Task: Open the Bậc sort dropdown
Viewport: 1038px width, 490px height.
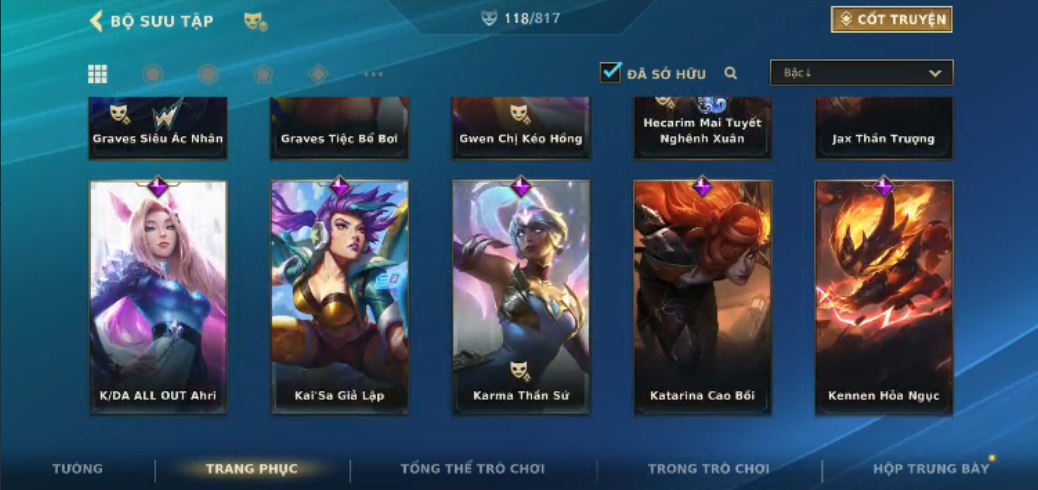Action: point(861,73)
